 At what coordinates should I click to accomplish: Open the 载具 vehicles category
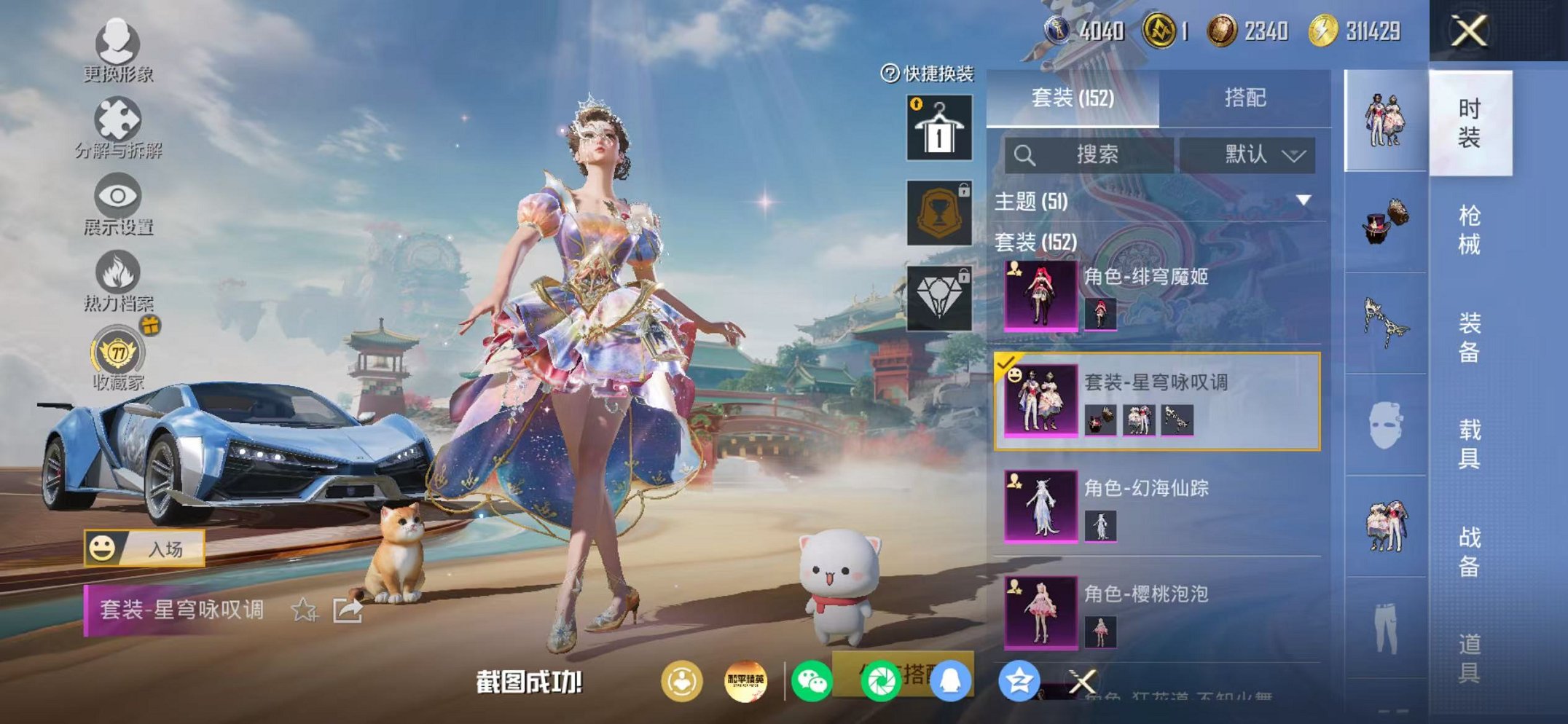tap(1469, 444)
